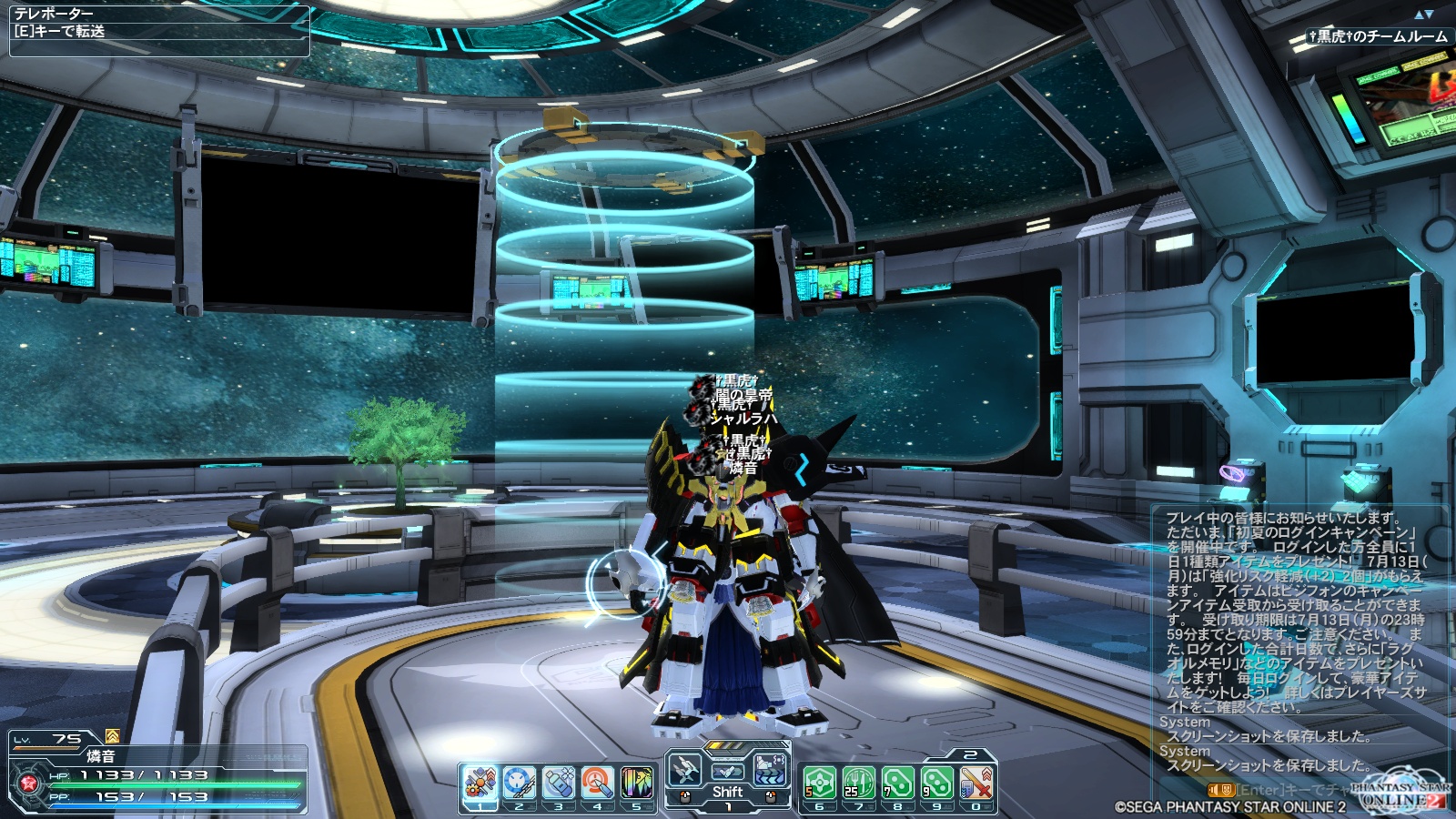Screen dimensions: 1456x819
Task: Use the bottle with snowflake item
Action: [x=558, y=783]
